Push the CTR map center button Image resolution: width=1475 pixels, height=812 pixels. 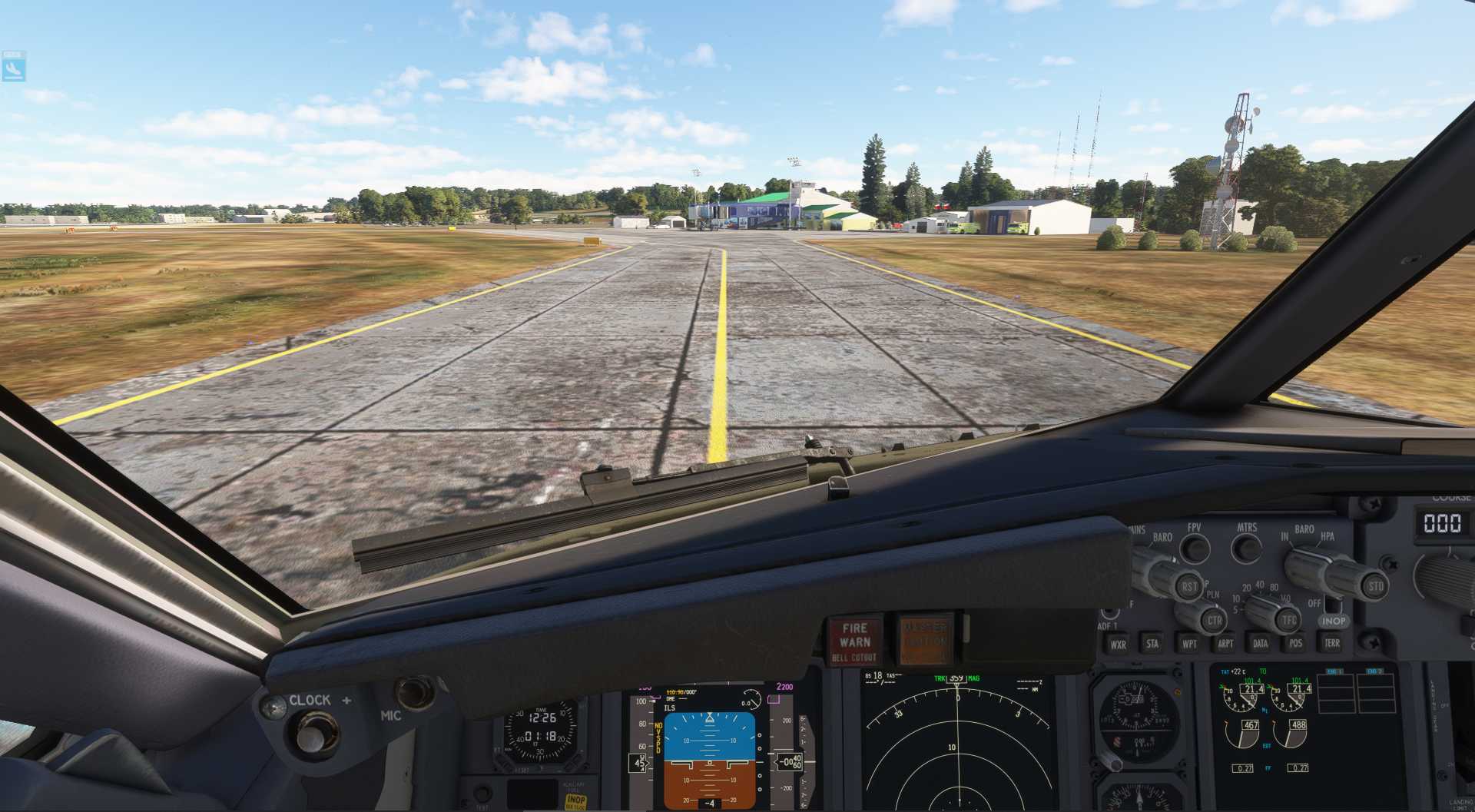(1214, 620)
